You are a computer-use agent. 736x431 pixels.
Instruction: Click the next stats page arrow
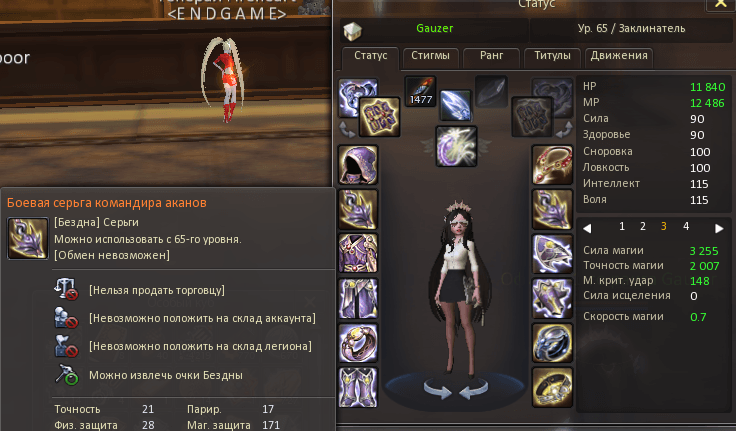click(718, 228)
